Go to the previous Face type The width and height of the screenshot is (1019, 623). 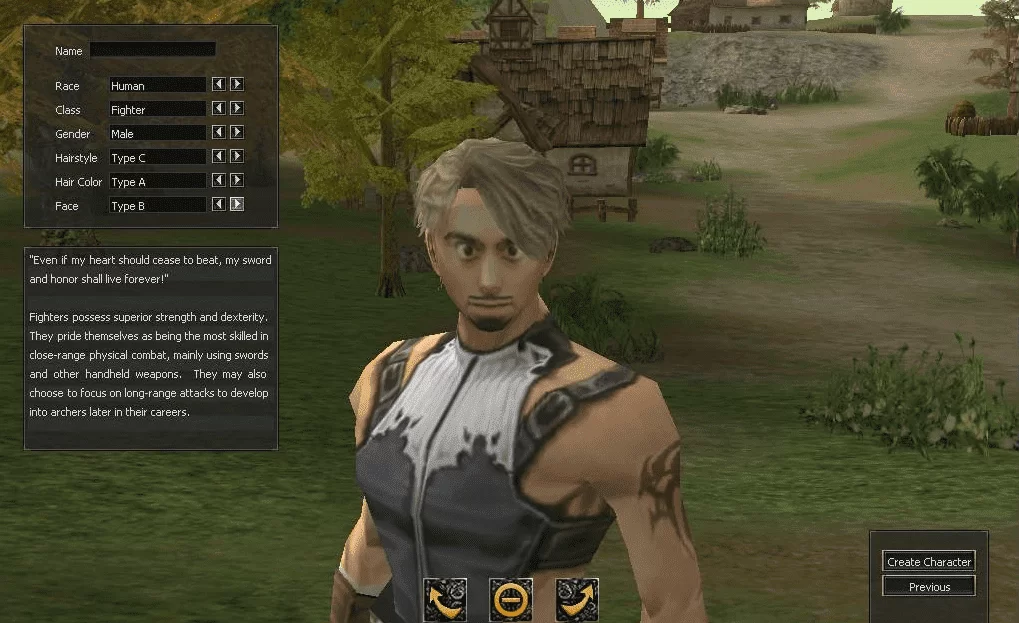(x=218, y=205)
